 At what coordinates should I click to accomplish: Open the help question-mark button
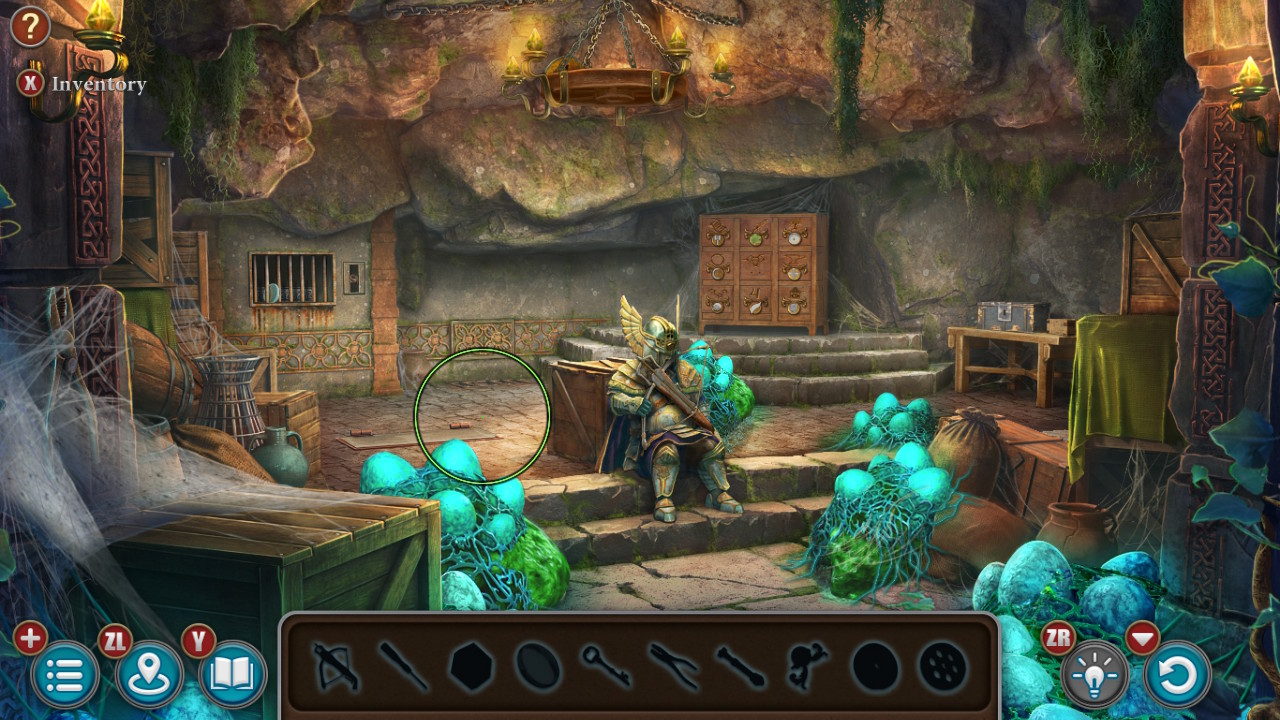pyautogui.click(x=30, y=27)
